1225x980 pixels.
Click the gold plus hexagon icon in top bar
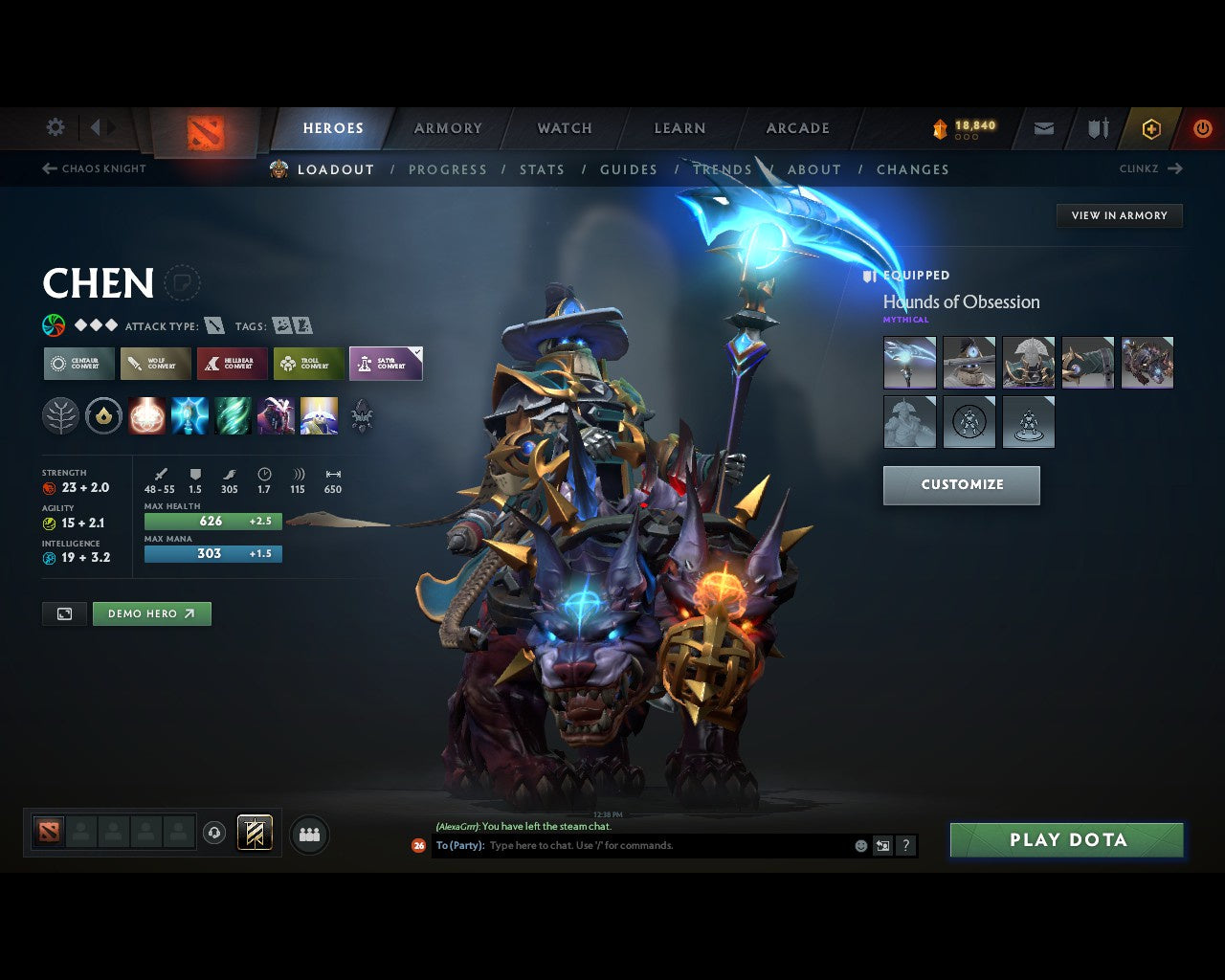pos(1151,128)
